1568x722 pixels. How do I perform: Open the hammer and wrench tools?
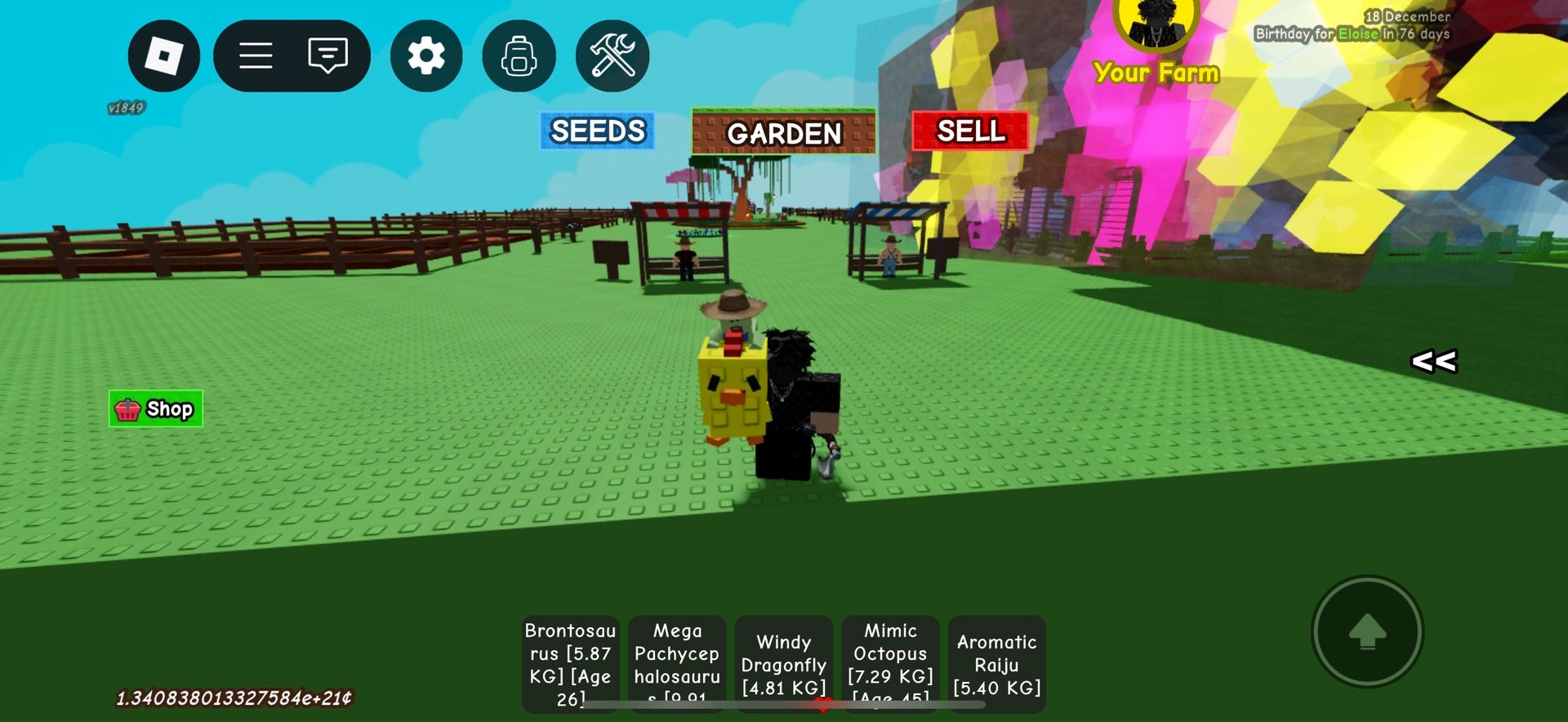612,56
